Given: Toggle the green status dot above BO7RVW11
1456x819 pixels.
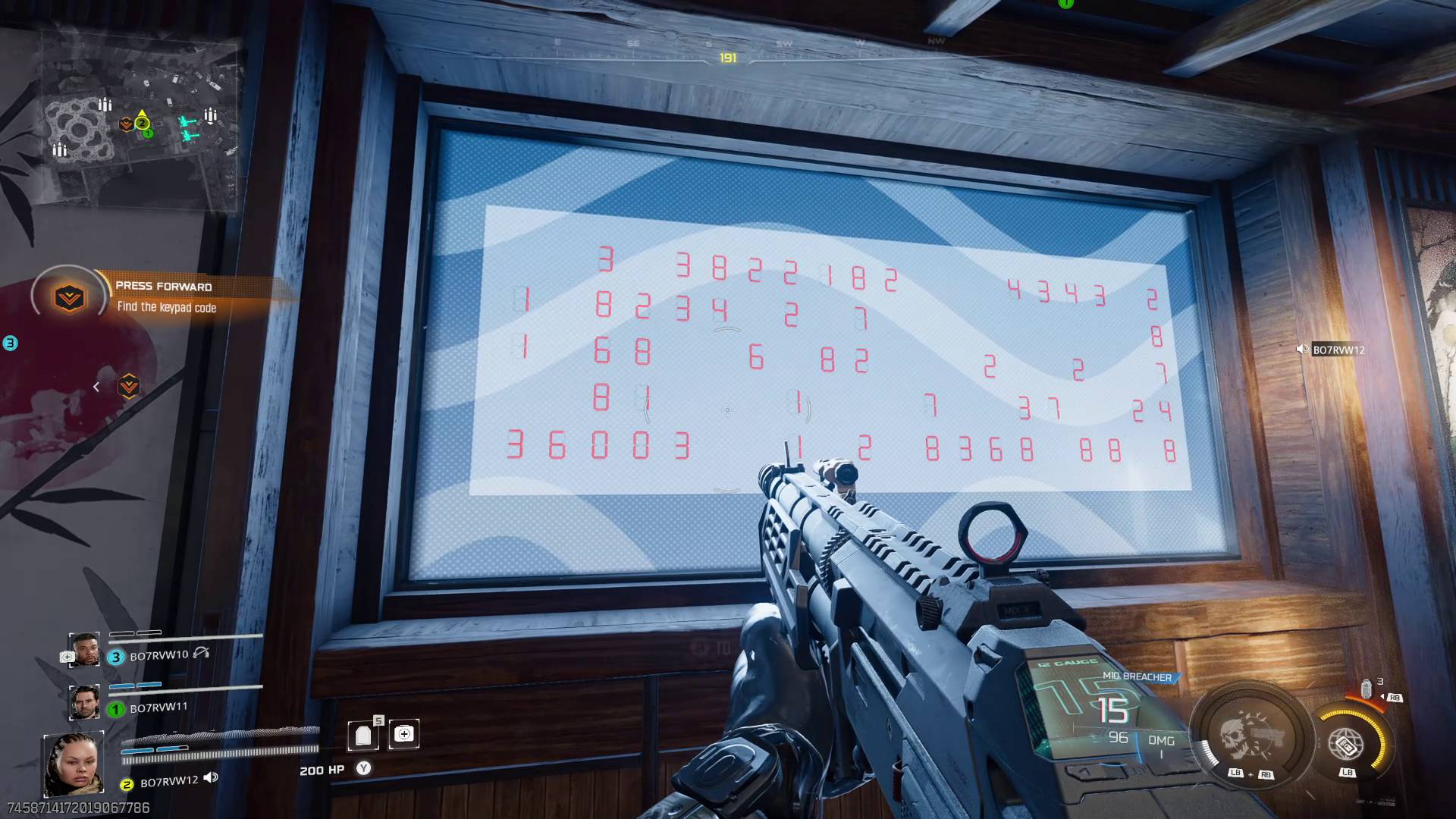Looking at the screenshot, I should click(115, 709).
